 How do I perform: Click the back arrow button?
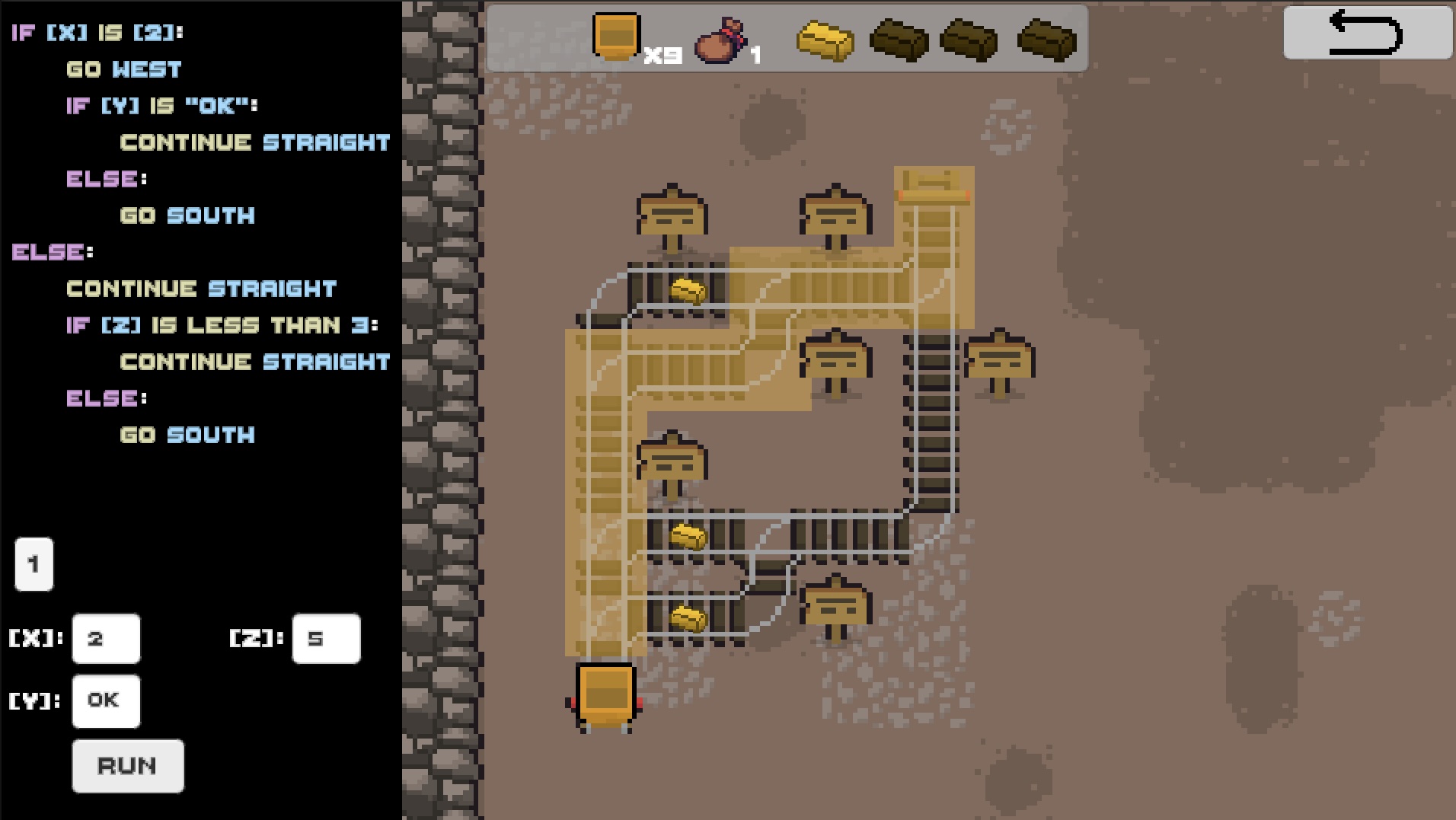pos(1367,33)
